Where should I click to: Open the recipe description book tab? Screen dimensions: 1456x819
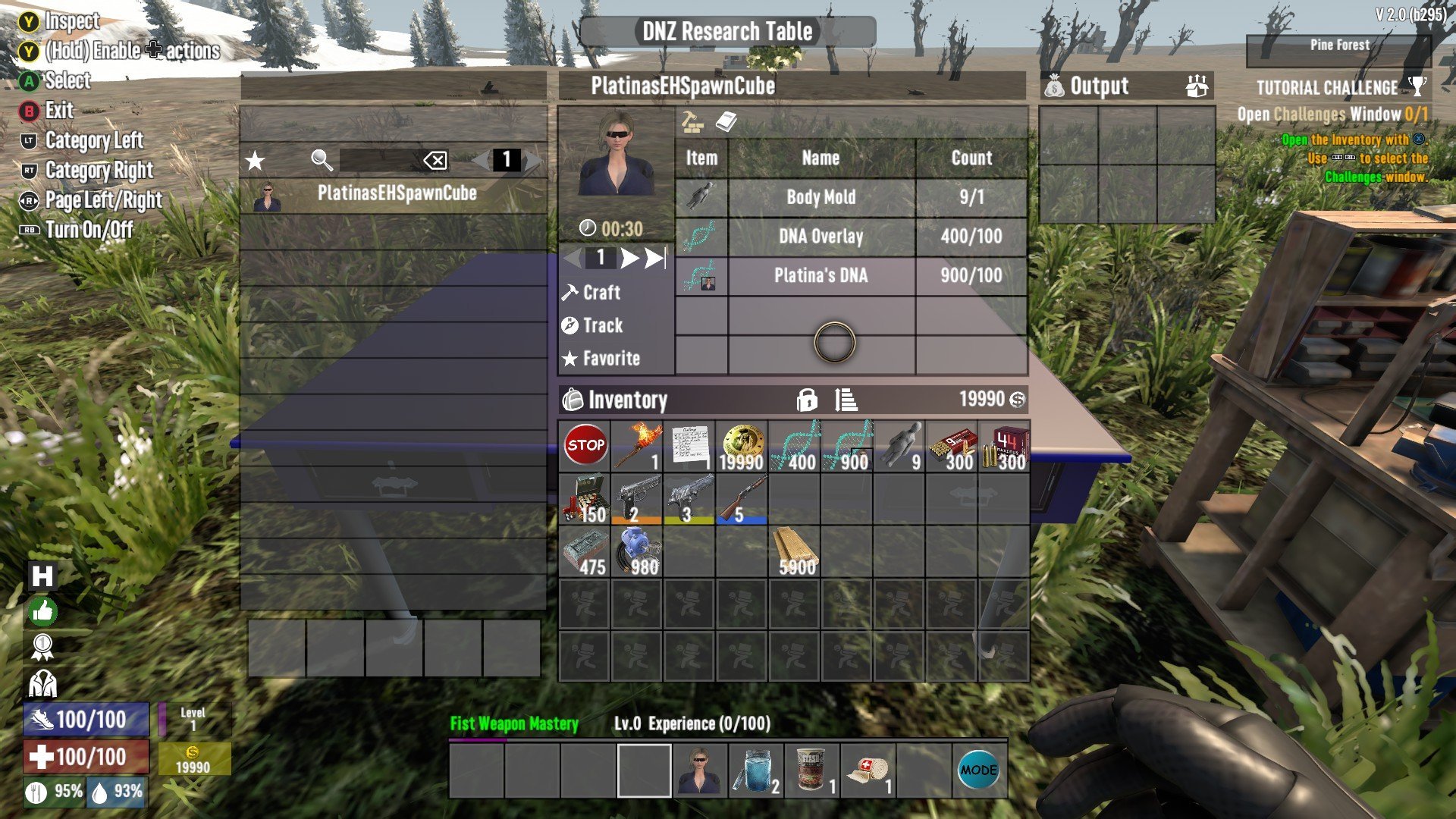[x=726, y=122]
